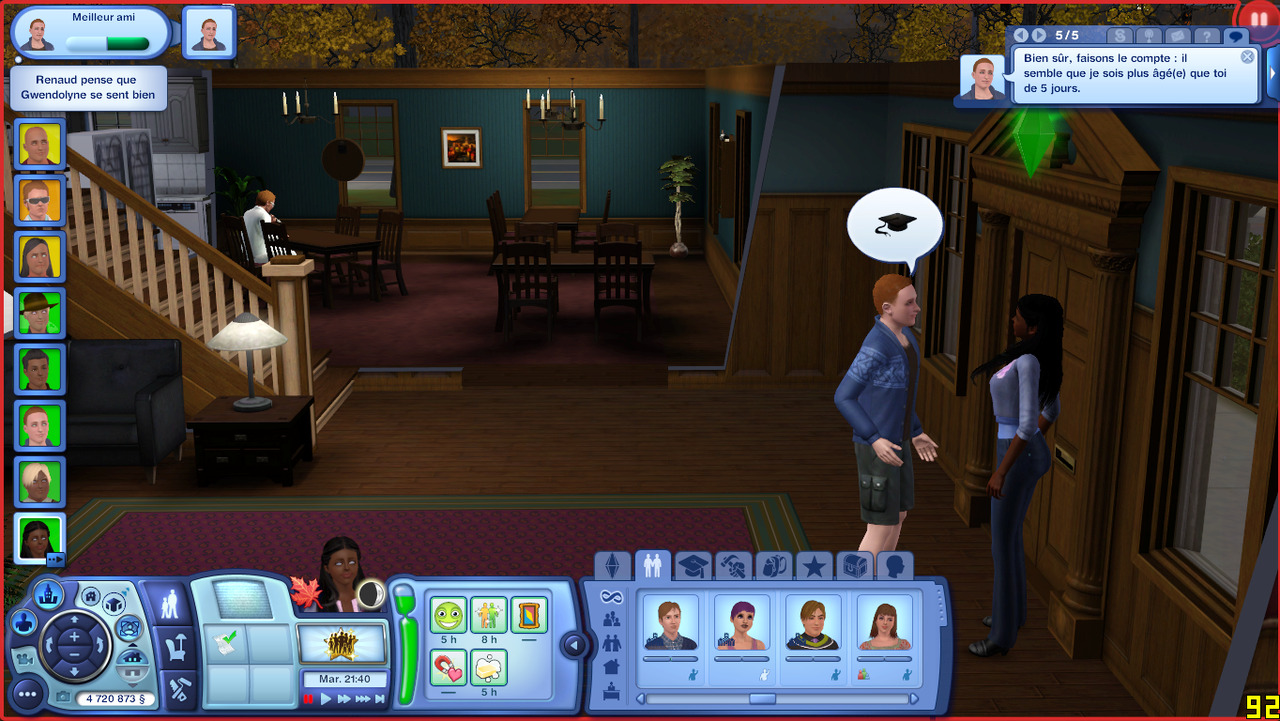Select the purple-haired Sim relationship portrait
Screen dimensions: 1280x721
pos(742,622)
